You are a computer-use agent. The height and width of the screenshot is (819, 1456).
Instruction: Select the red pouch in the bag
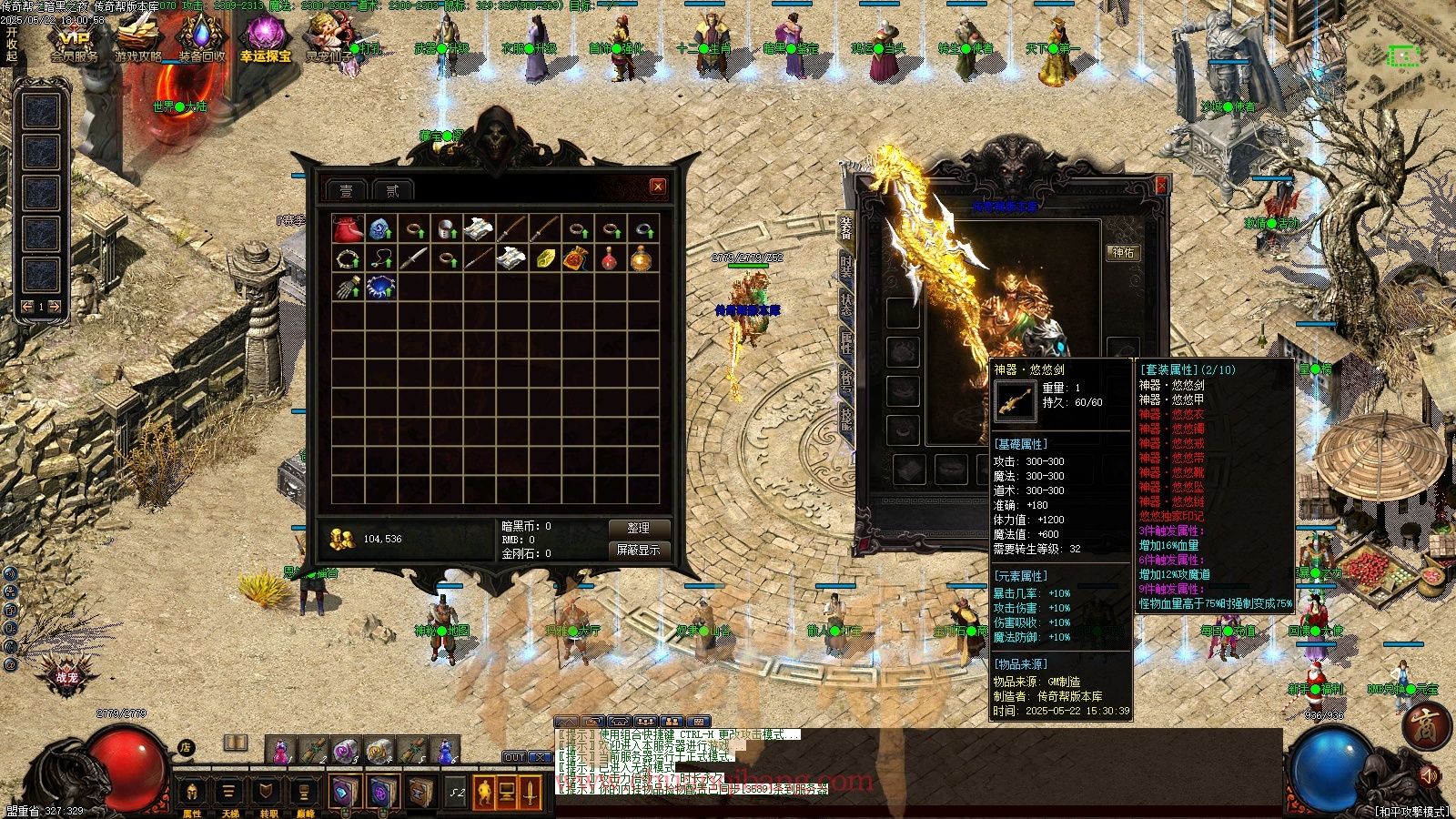(x=348, y=228)
